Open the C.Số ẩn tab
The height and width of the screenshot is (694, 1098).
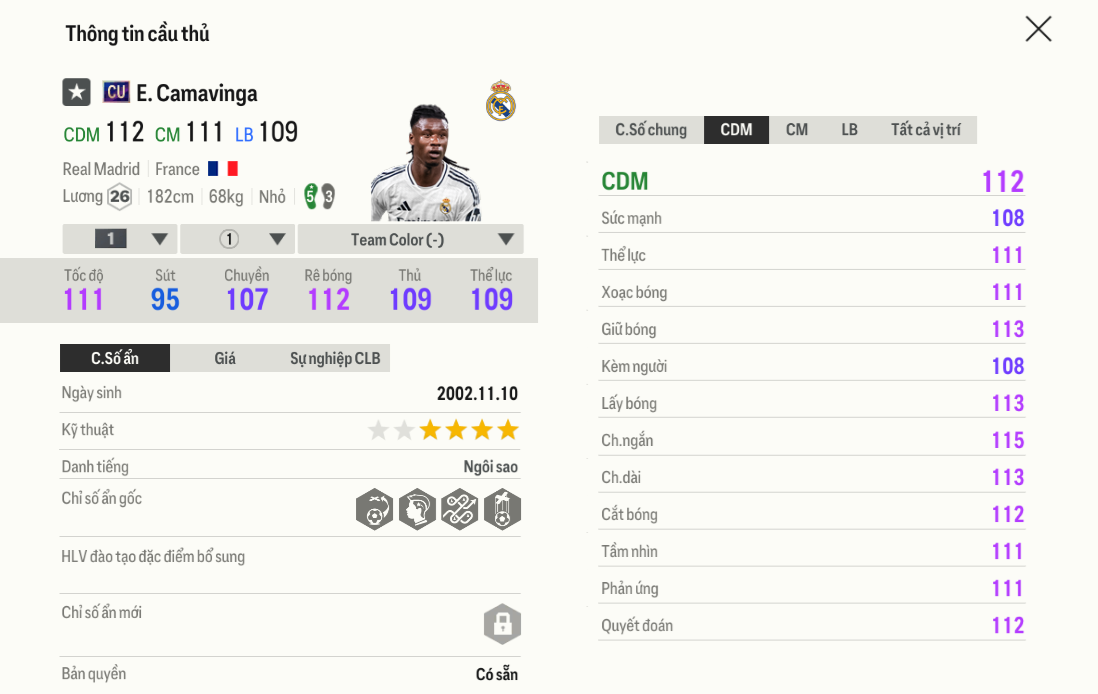pyautogui.click(x=115, y=358)
